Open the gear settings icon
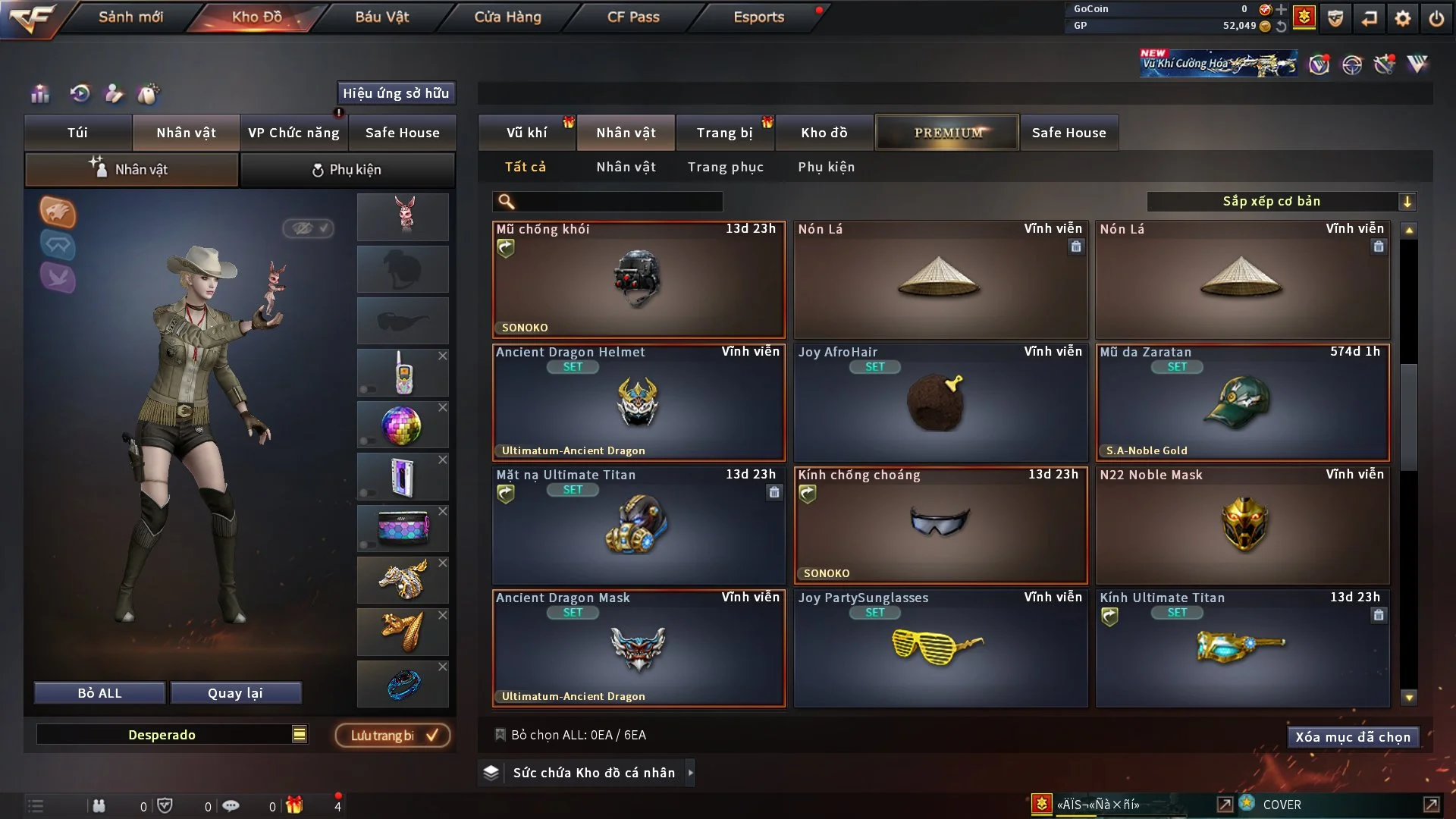This screenshot has height=819, width=1456. (1403, 18)
